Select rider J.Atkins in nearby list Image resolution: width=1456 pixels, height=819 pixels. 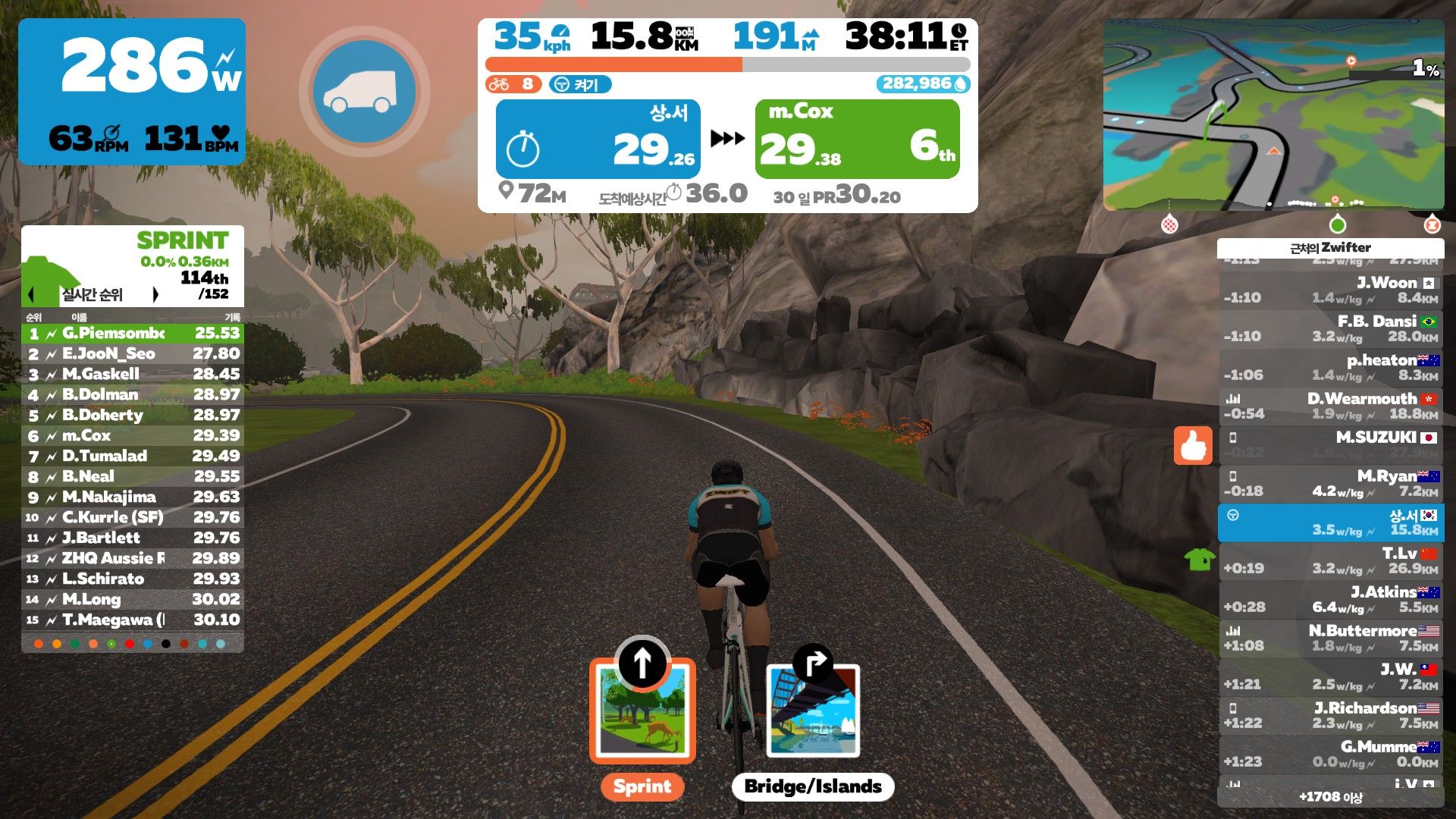pyautogui.click(x=1331, y=599)
